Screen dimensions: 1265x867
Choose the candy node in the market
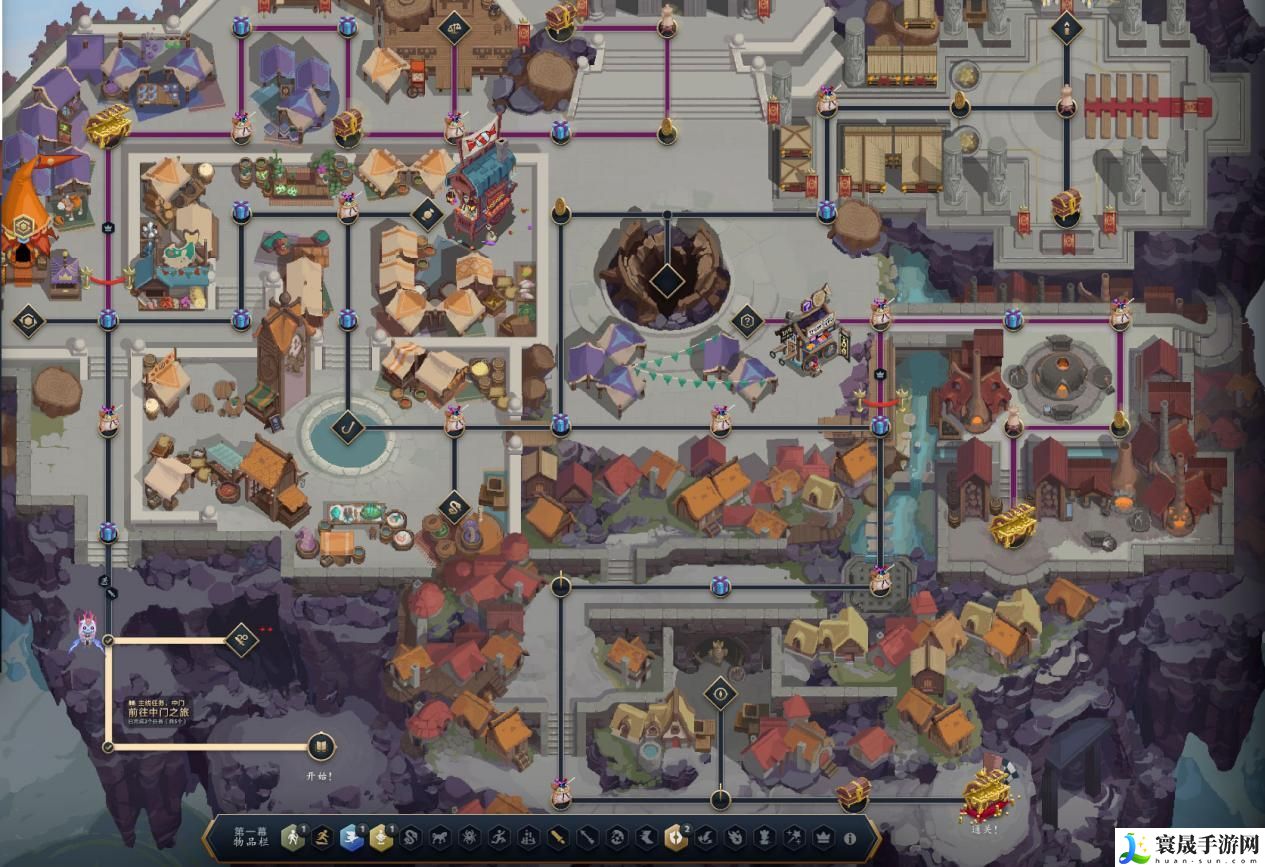427,214
